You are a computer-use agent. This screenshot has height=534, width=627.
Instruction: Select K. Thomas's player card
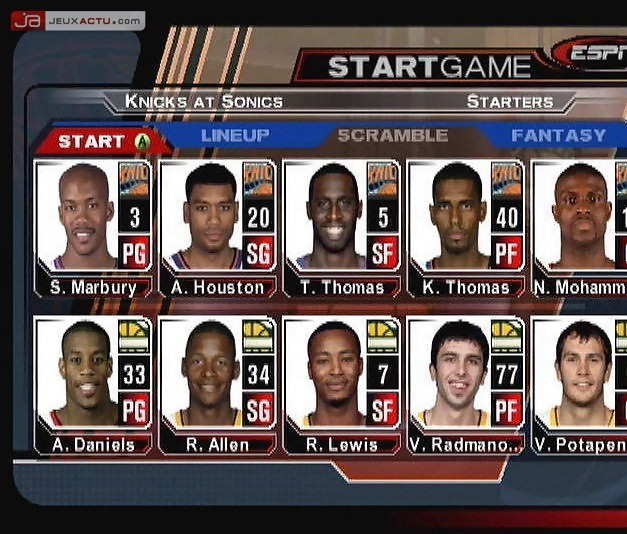pyautogui.click(x=465, y=227)
